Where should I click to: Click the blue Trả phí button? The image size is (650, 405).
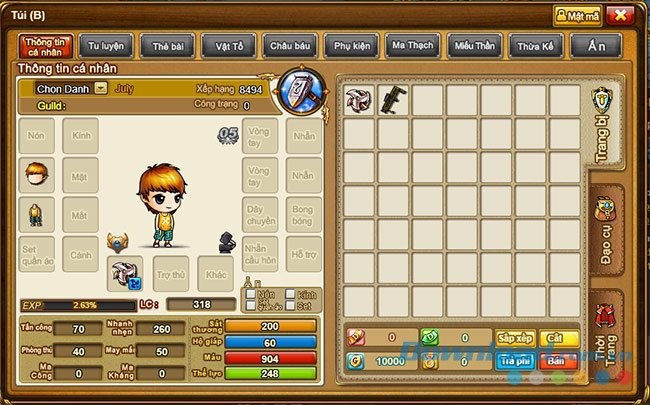(516, 362)
